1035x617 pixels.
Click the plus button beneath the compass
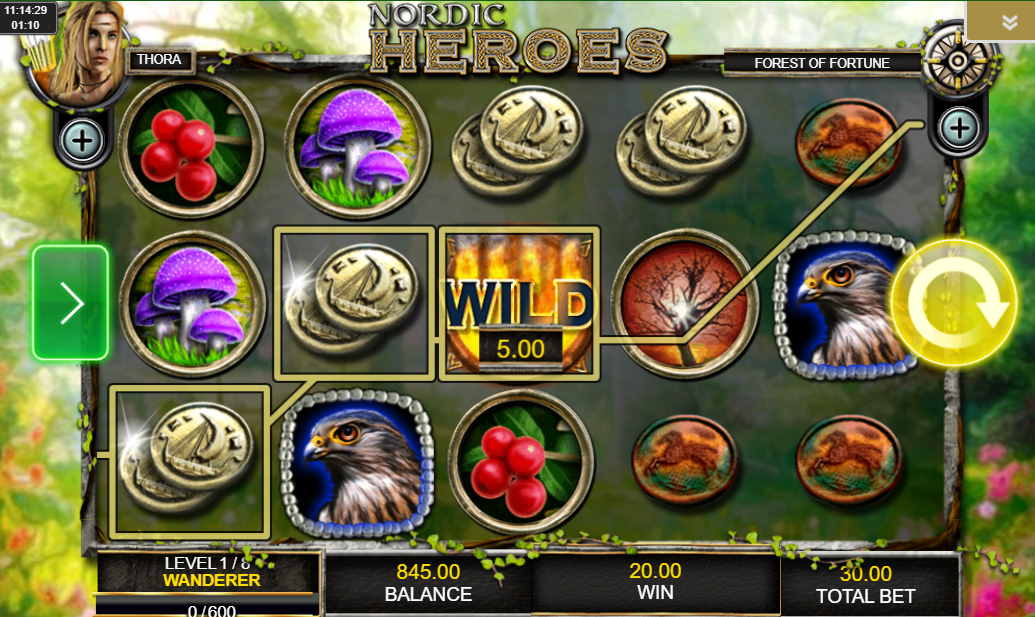pos(958,128)
